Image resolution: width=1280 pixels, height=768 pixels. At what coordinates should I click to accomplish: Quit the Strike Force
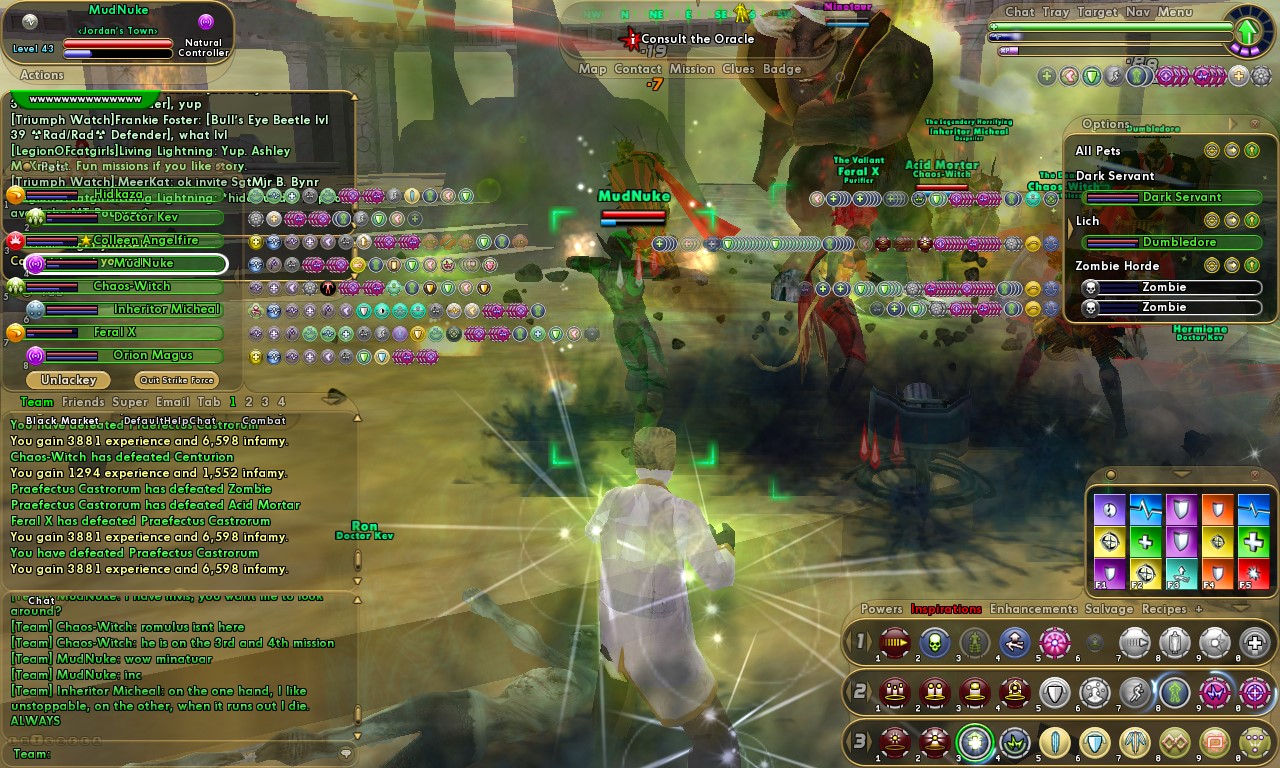(x=176, y=380)
